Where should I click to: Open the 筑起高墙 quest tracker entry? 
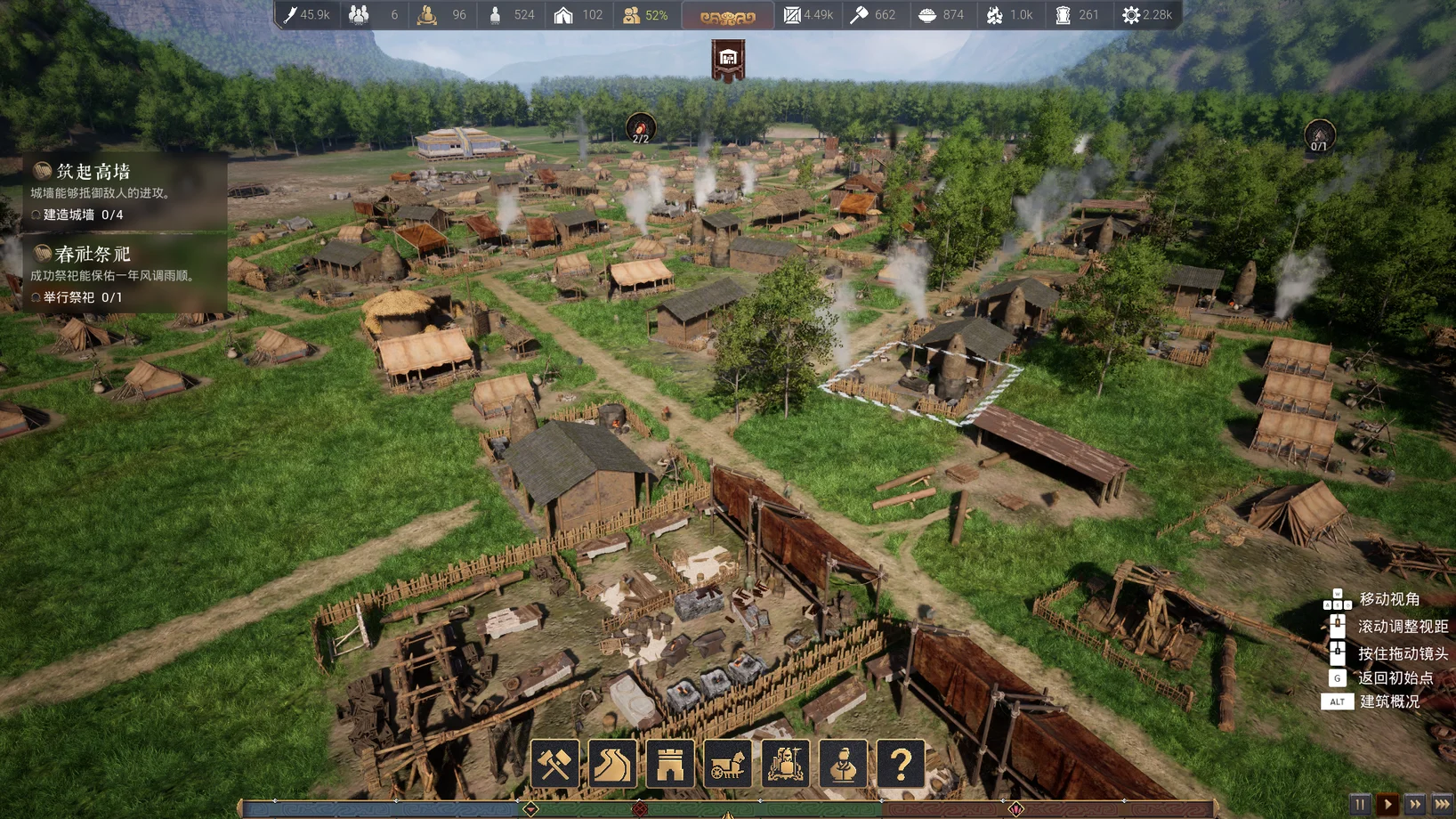point(125,191)
